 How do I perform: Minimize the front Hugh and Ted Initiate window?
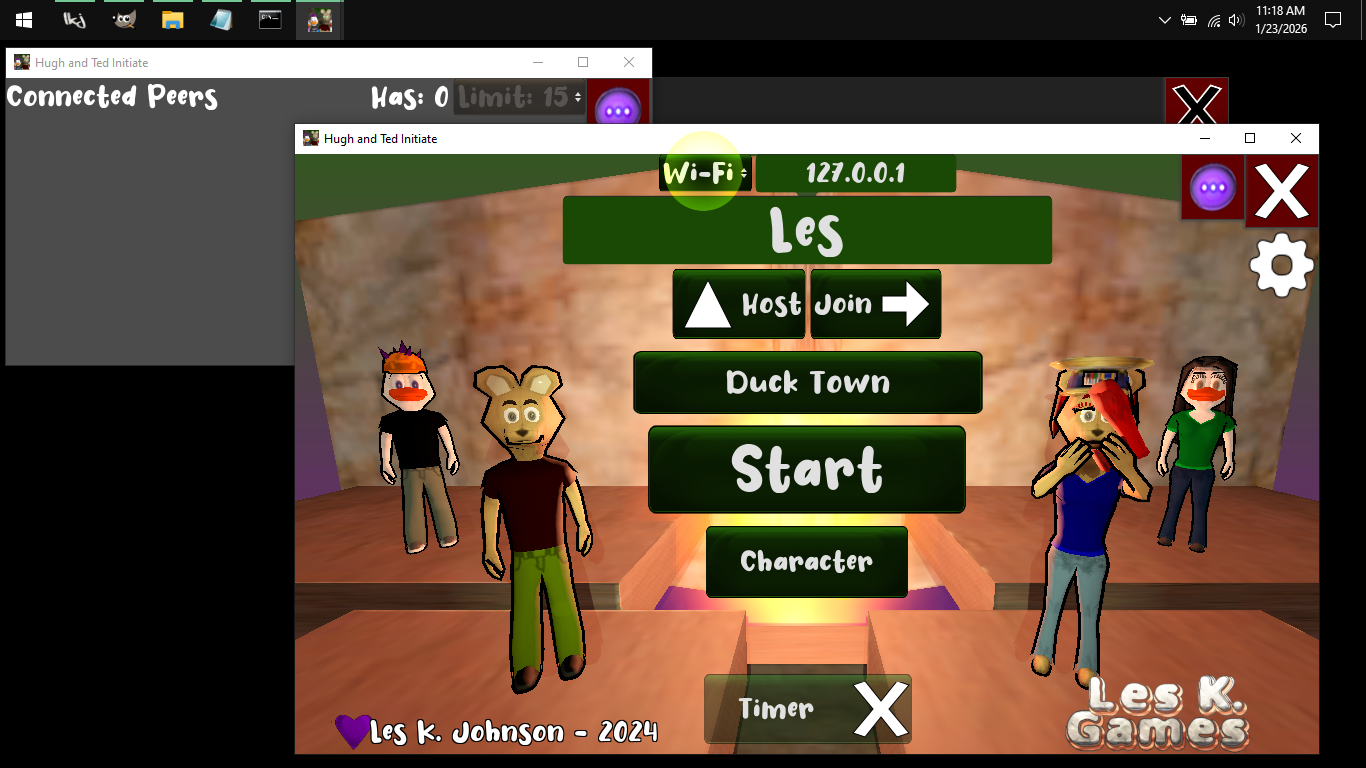[1204, 138]
